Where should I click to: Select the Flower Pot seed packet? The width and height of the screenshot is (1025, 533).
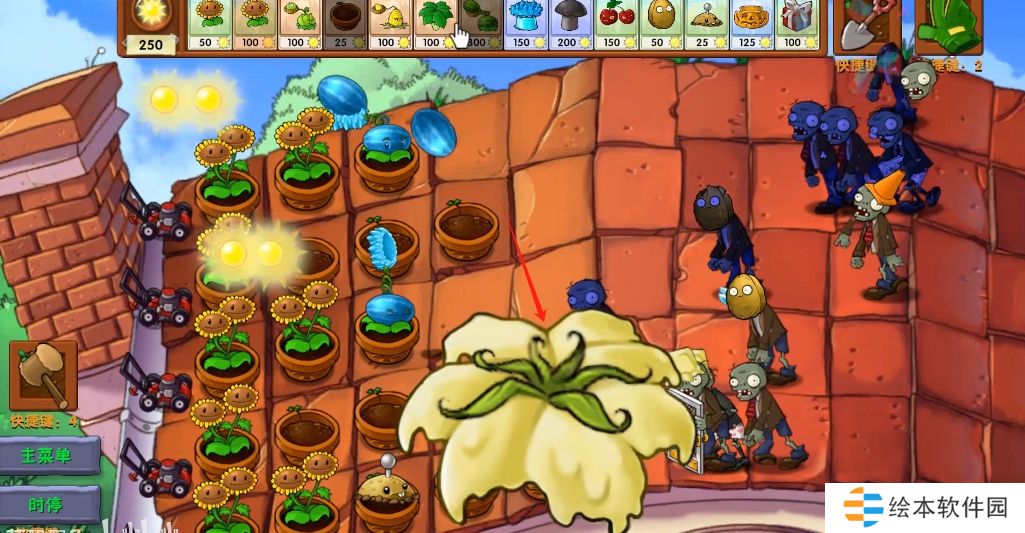[x=345, y=24]
